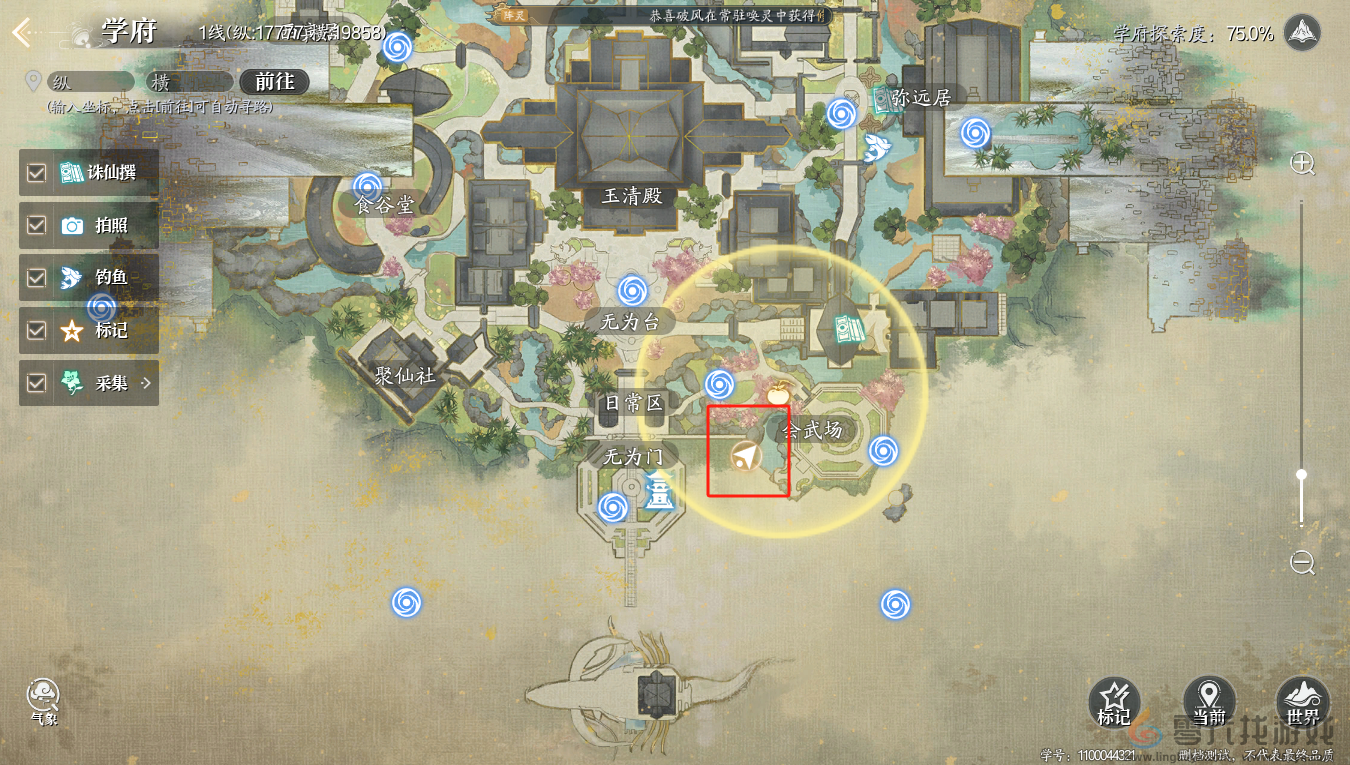Viewport: 1350px width, 765px height.
Task: Select the 无为台 teleport waypoint
Action: pyautogui.click(x=631, y=291)
